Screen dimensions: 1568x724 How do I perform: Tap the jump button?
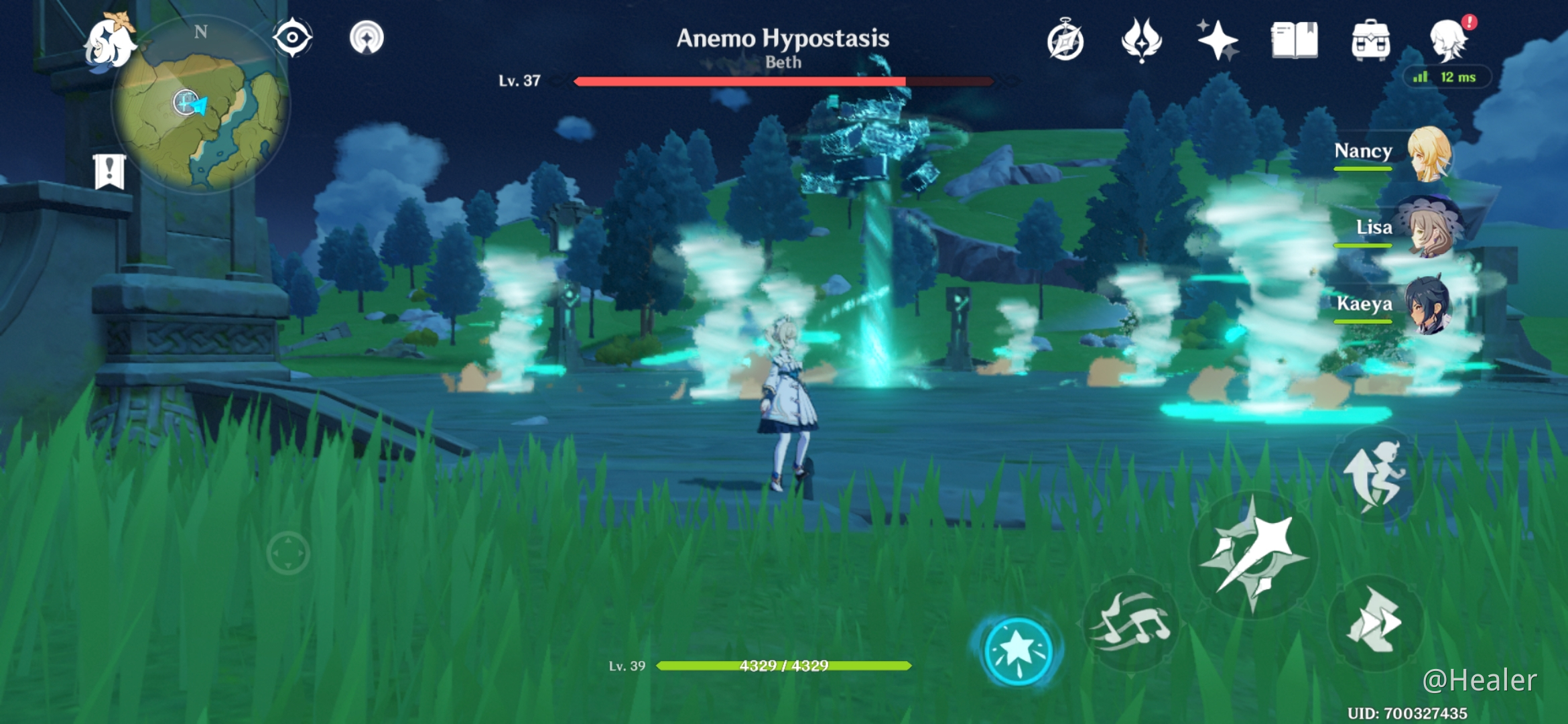point(1376,475)
